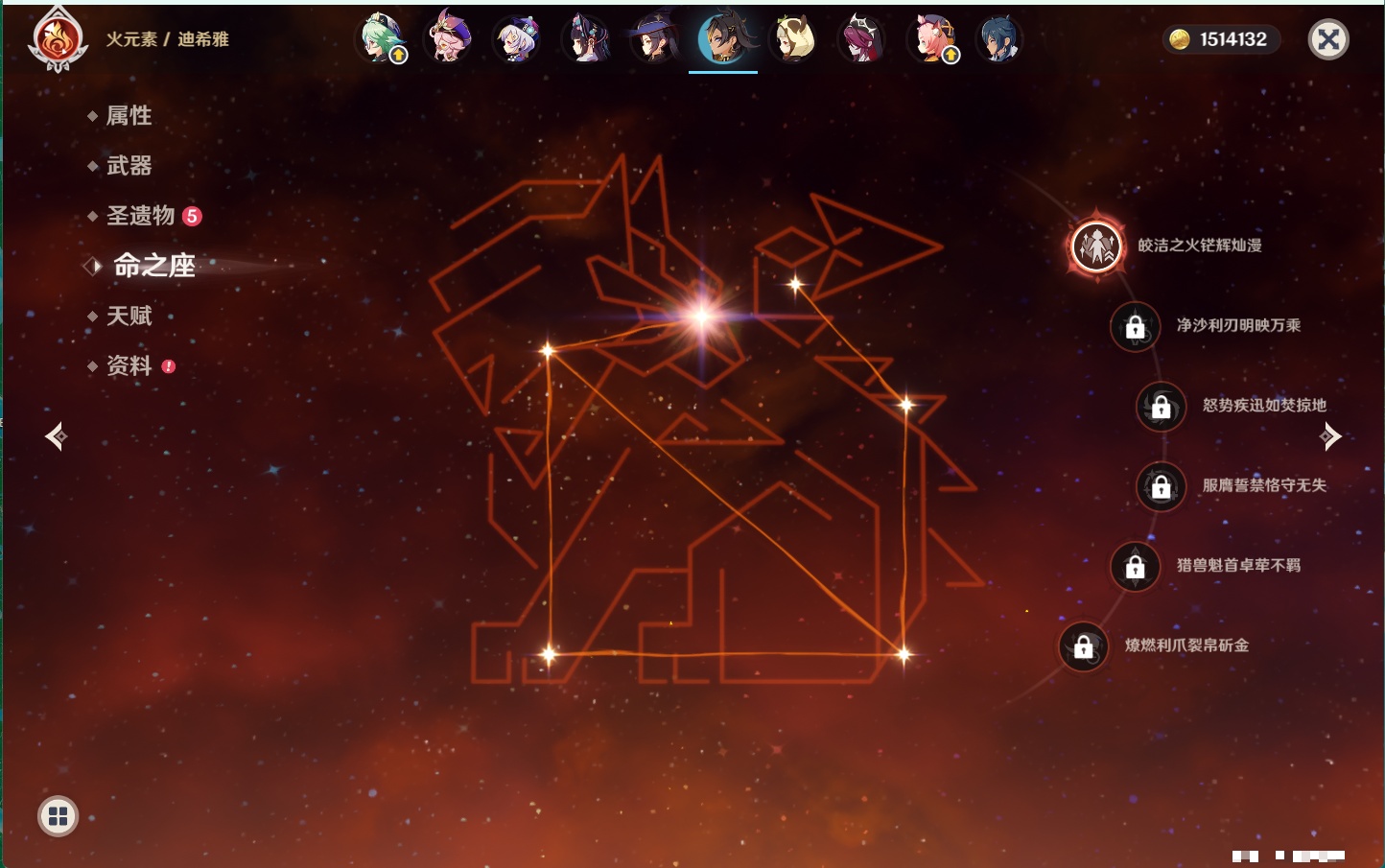Open the locked 燎燃利爪裂帛斫金 constellation
Viewport: 1385px width, 868px height.
[1084, 646]
